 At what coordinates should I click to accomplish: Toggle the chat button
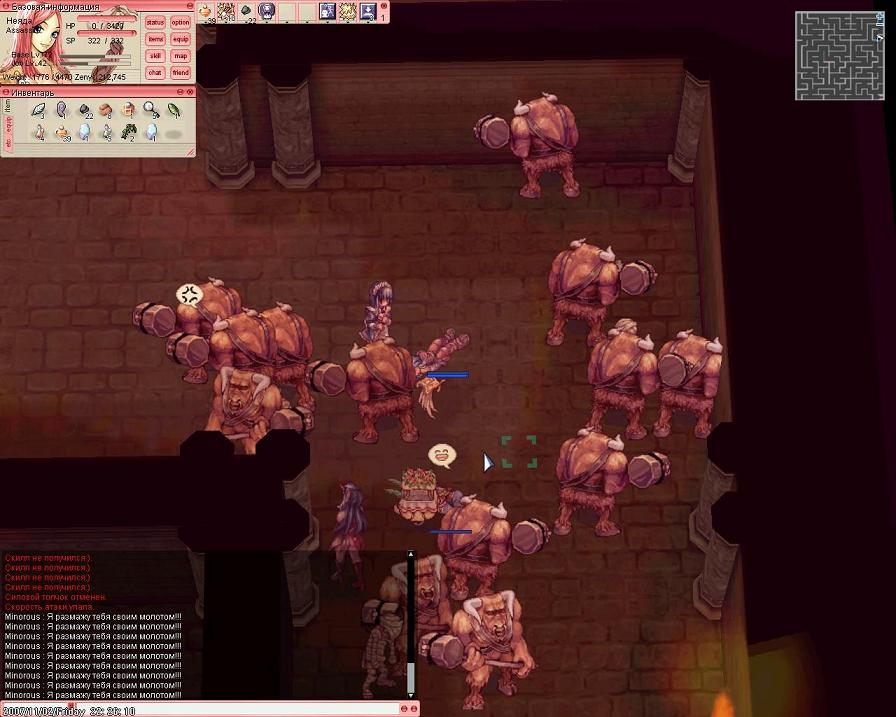pyautogui.click(x=155, y=72)
